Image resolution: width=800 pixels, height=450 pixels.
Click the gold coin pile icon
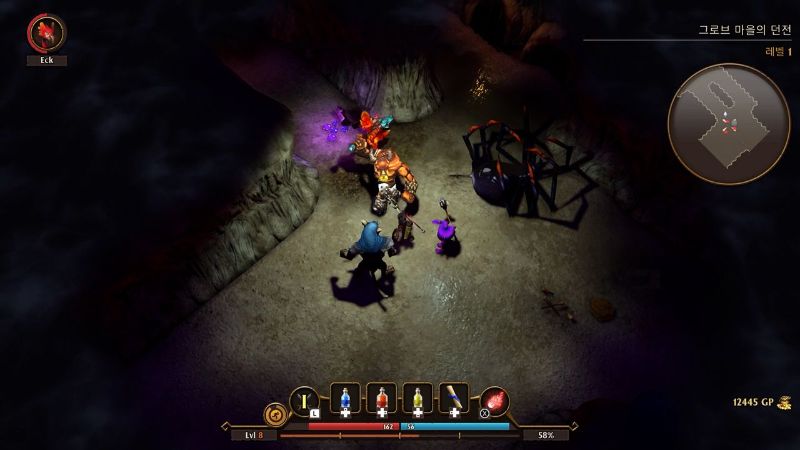pos(786,402)
